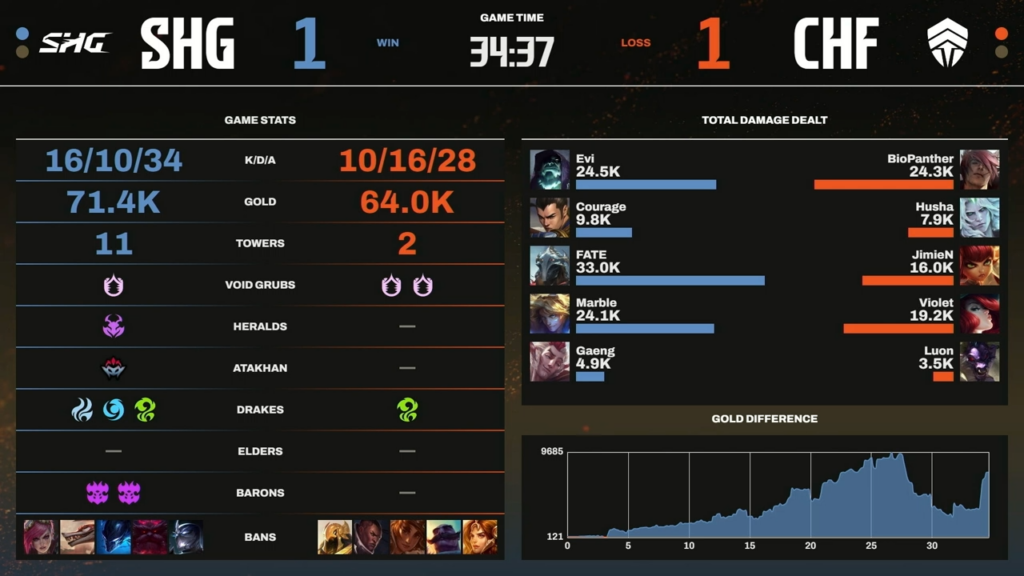Click the CHF green drake icon

[407, 410]
